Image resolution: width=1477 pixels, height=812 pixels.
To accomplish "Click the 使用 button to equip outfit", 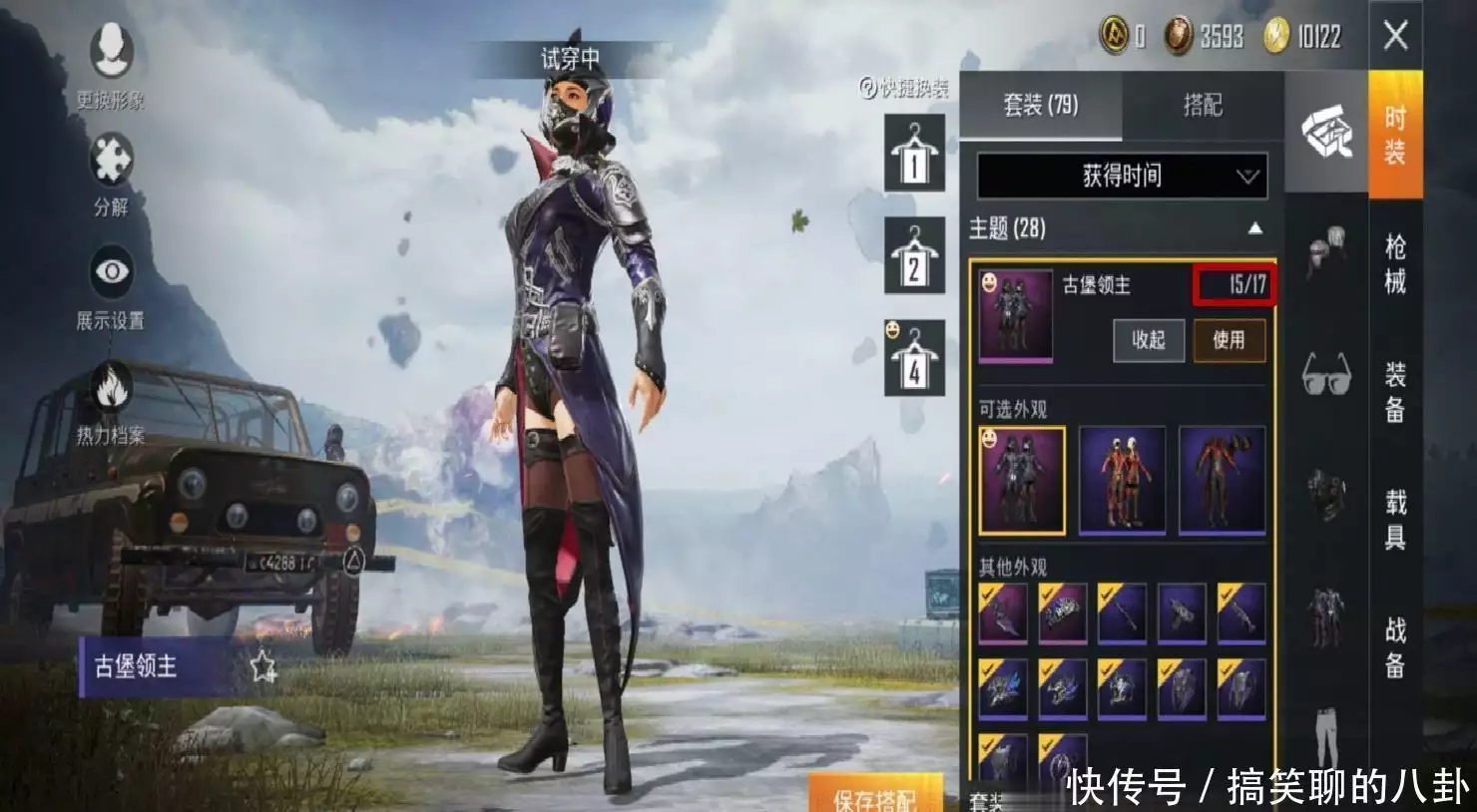I will pos(1229,340).
